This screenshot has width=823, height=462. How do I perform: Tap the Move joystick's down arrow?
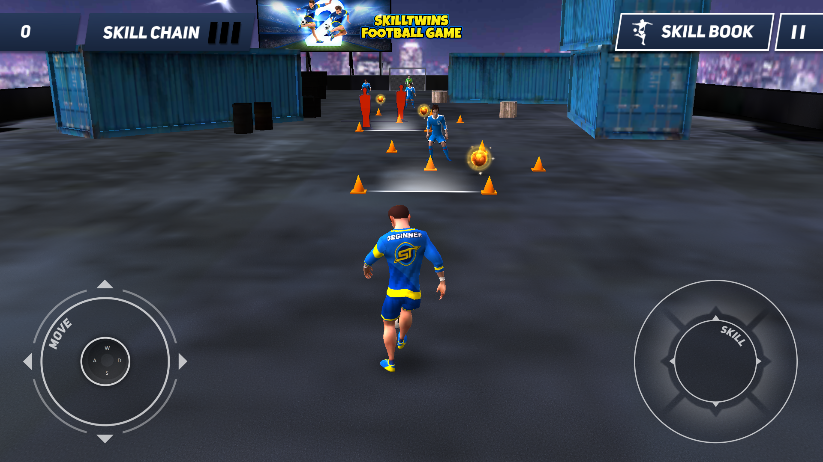click(x=105, y=438)
